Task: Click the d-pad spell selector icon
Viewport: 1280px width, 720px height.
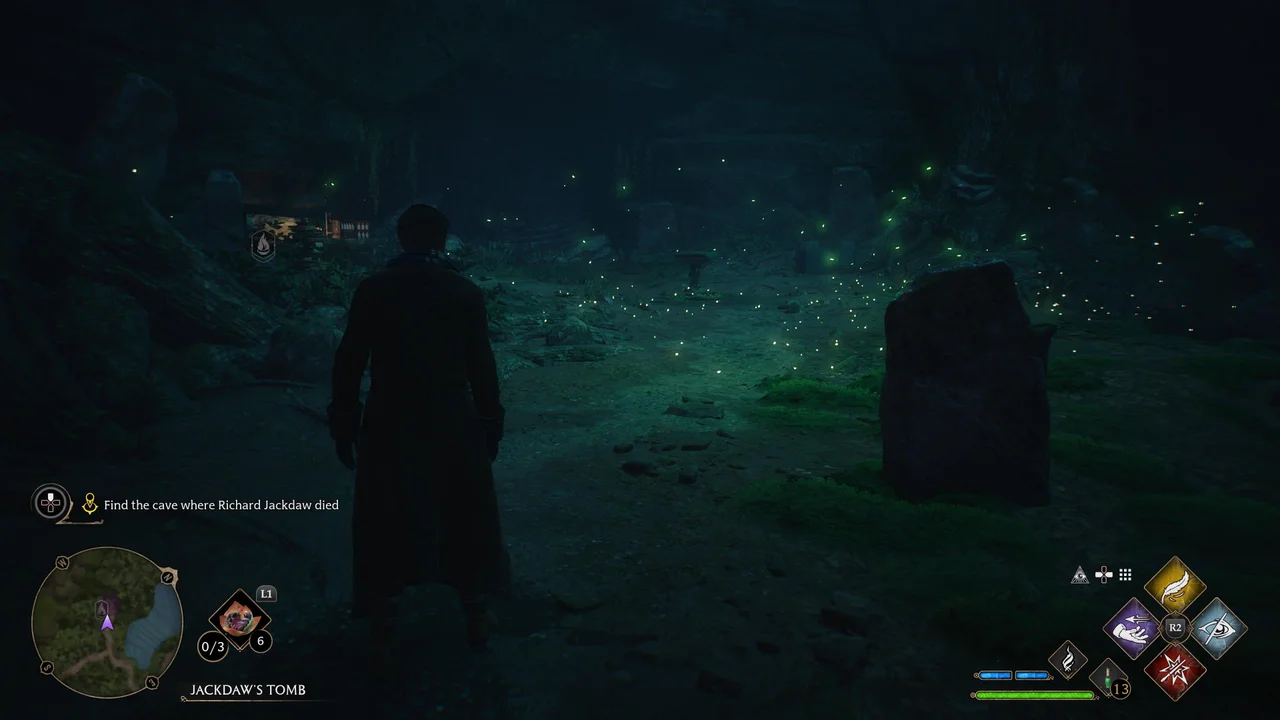Action: pos(1102,574)
